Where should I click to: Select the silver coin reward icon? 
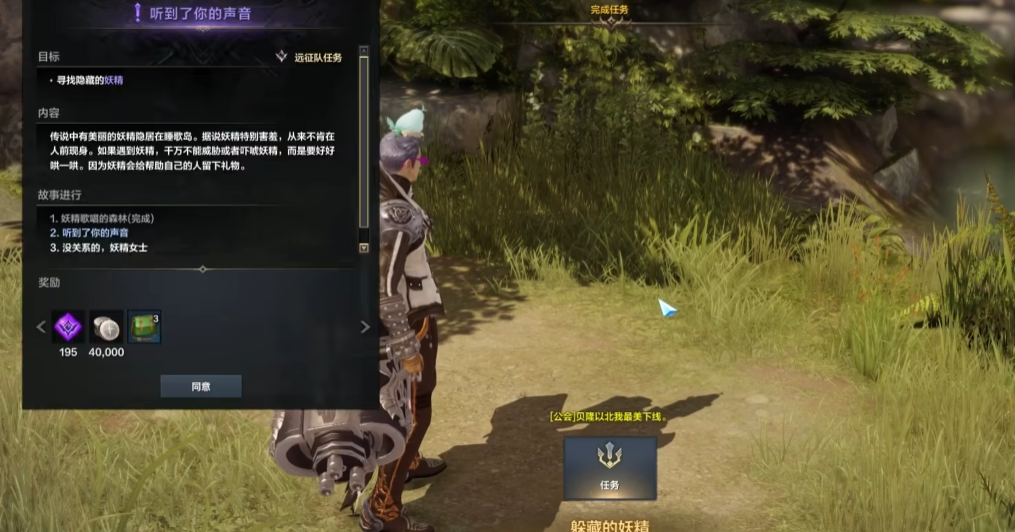pos(106,327)
